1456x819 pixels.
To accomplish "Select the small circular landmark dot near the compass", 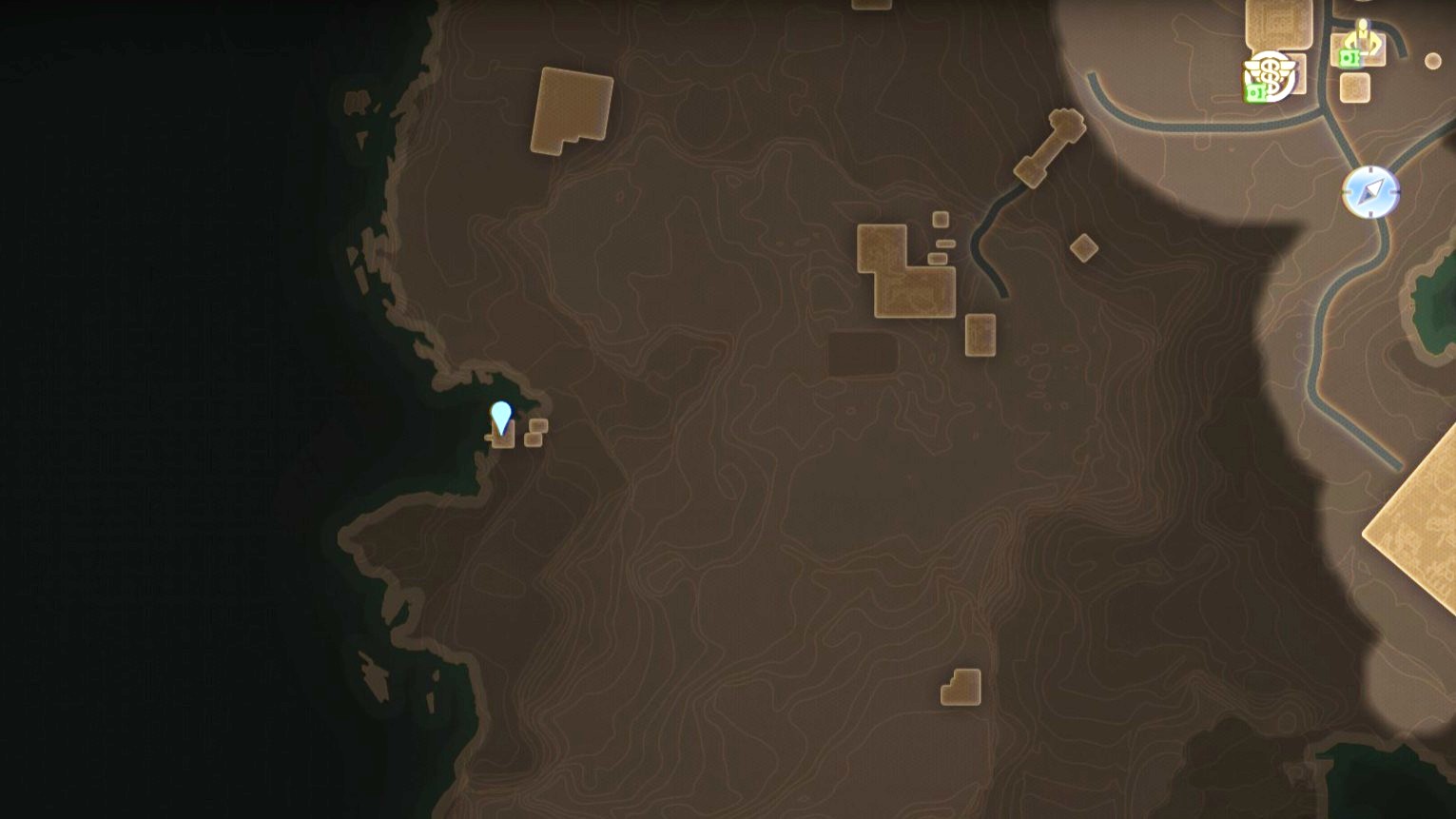I will [1433, 60].
